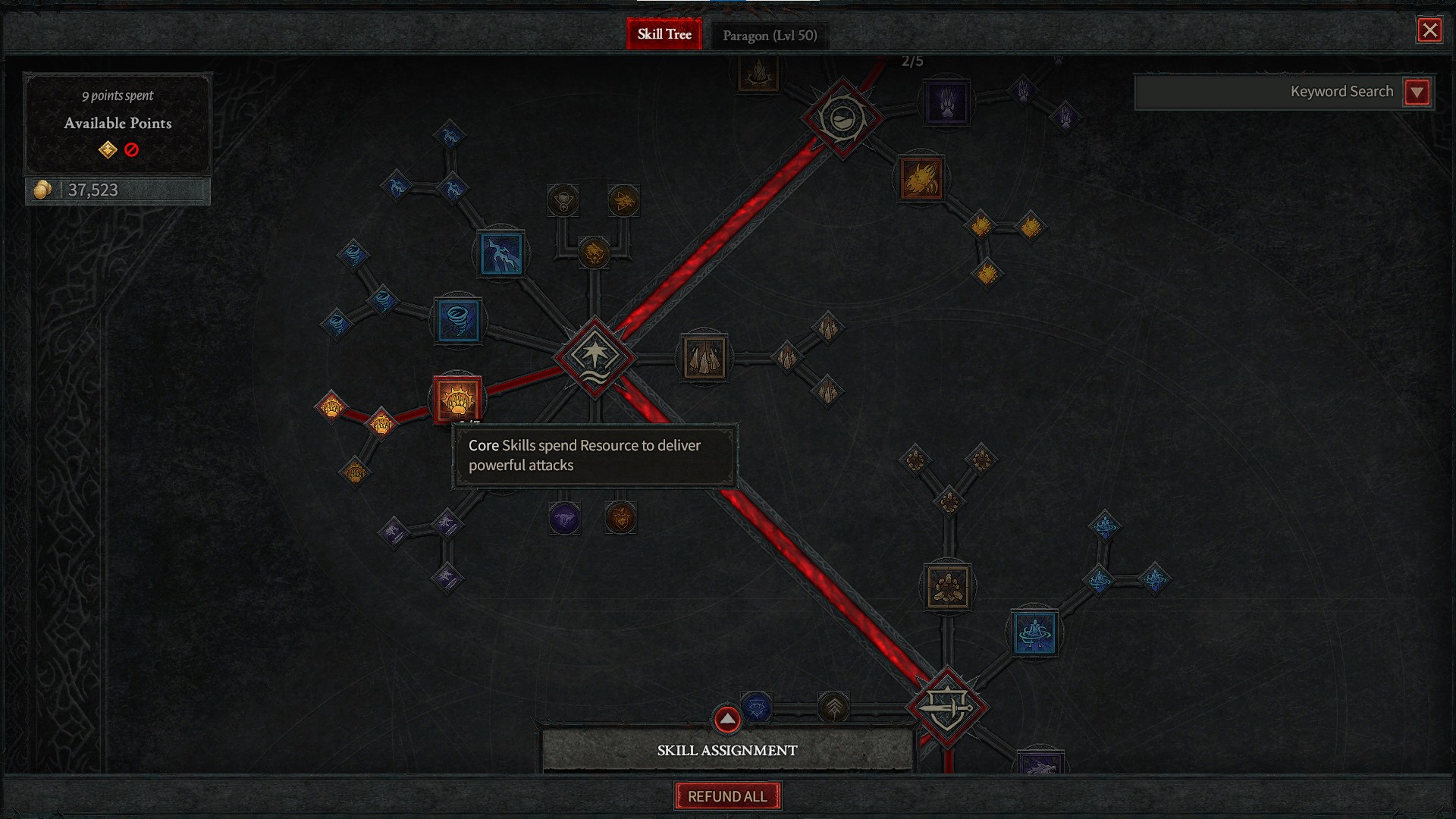Open the keyword search dropdown arrow

coord(1417,92)
